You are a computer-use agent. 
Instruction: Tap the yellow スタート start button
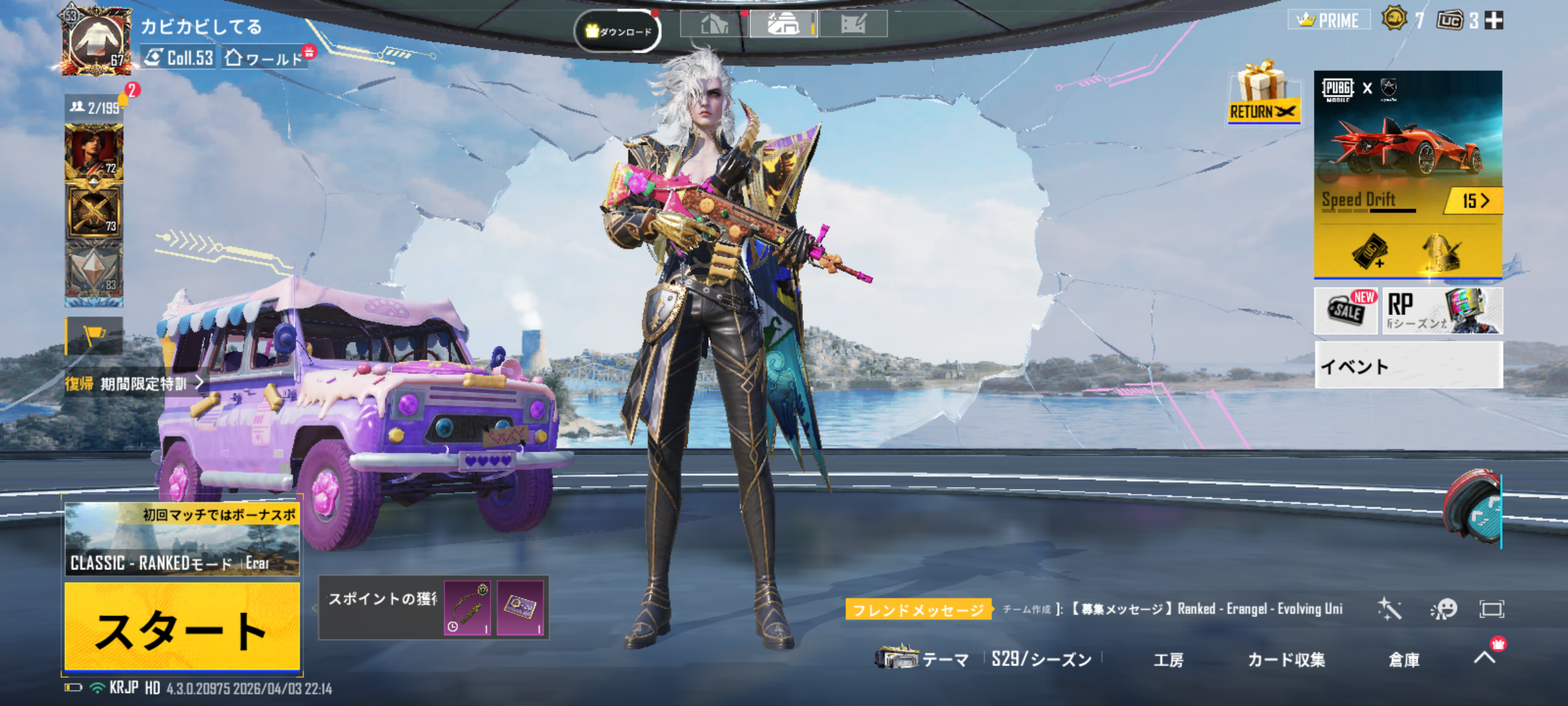(182, 628)
